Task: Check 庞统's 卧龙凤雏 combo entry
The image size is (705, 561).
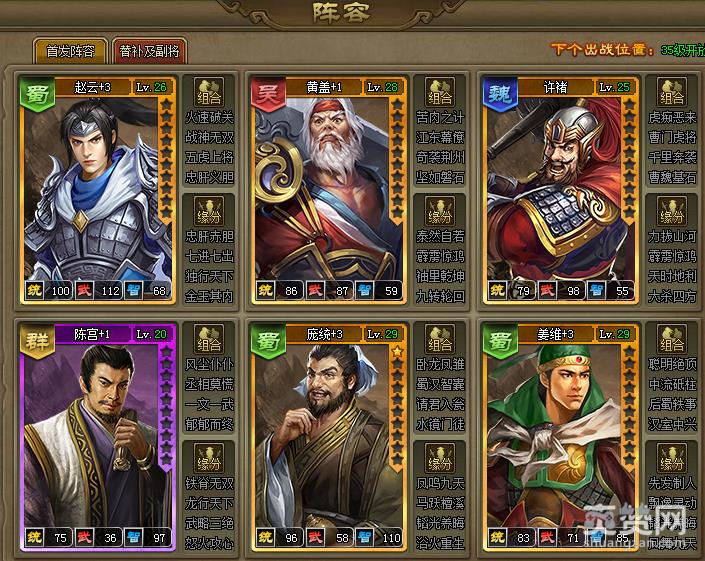Action: coord(440,366)
